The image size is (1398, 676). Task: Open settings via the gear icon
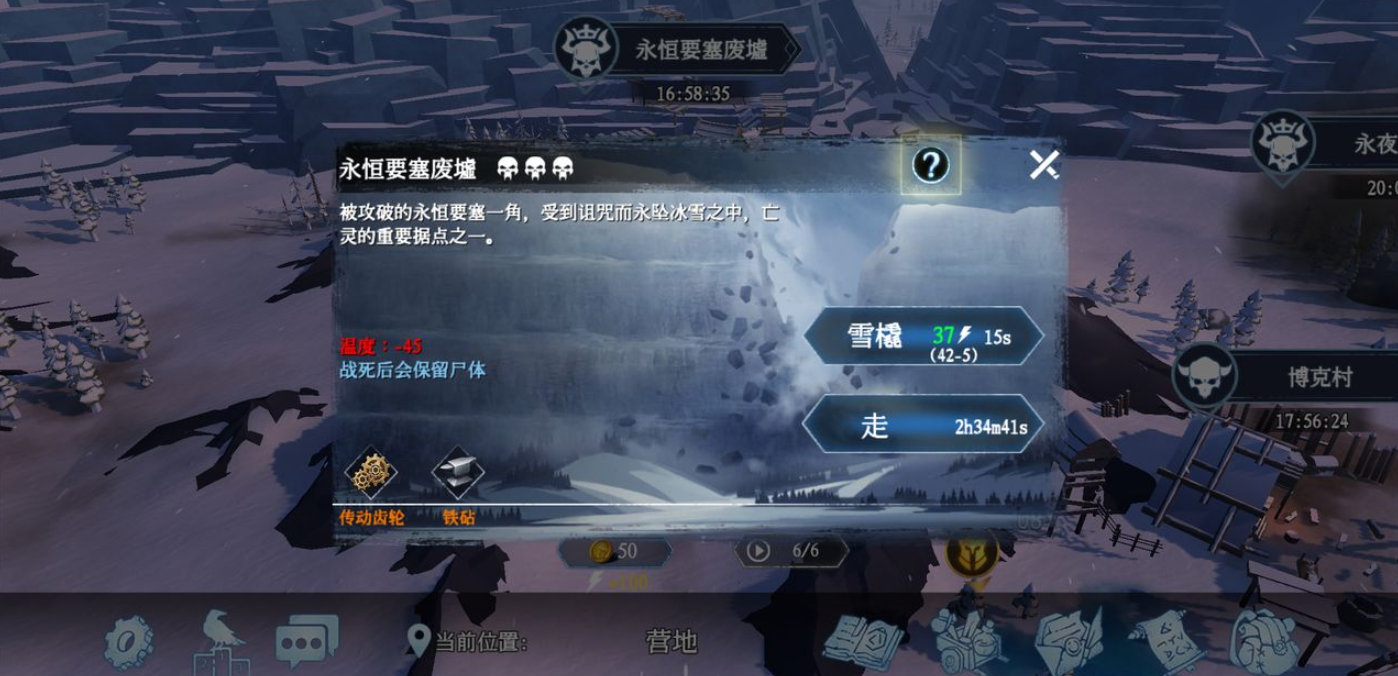point(130,640)
